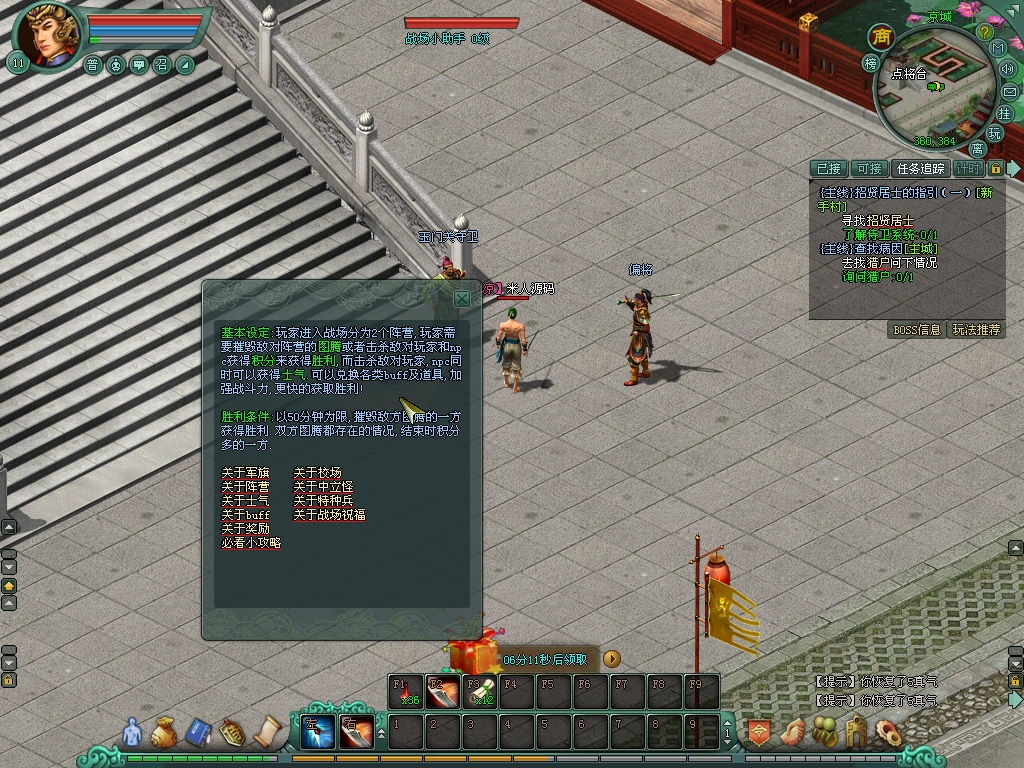The width and height of the screenshot is (1024, 768).
Task: Open the mail envelope icon by the minimap
Action: (1009, 91)
